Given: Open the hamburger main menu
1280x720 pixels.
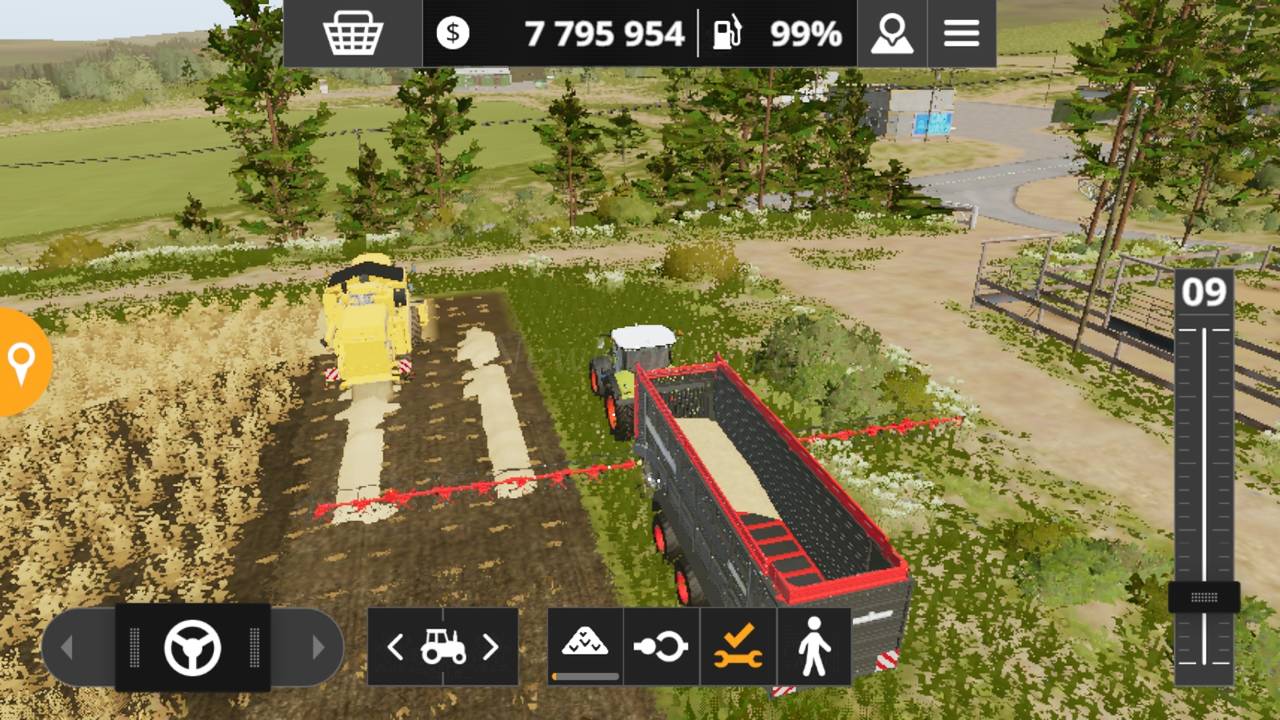Looking at the screenshot, I should [x=961, y=34].
